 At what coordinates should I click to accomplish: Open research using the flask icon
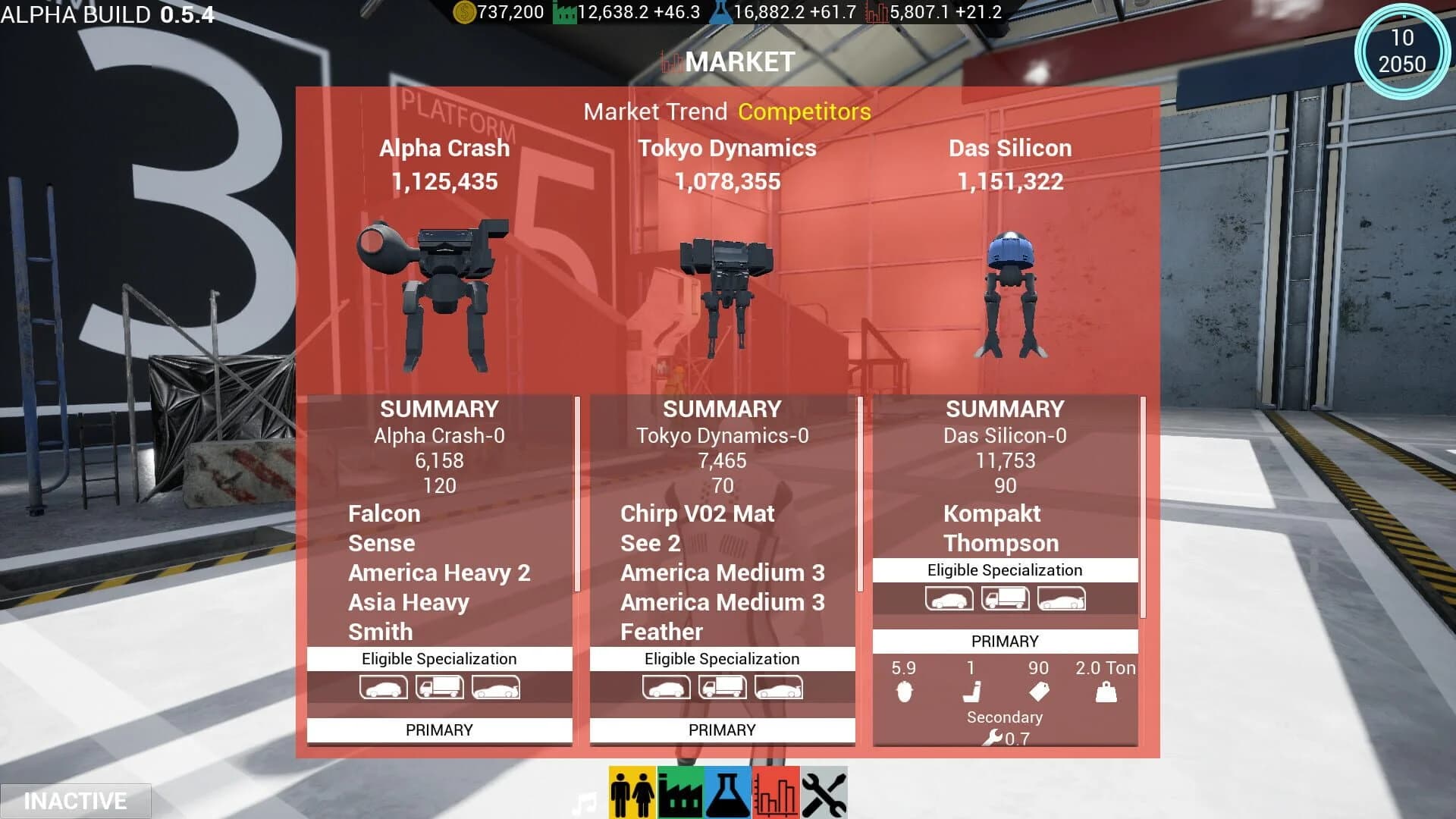[x=729, y=790]
